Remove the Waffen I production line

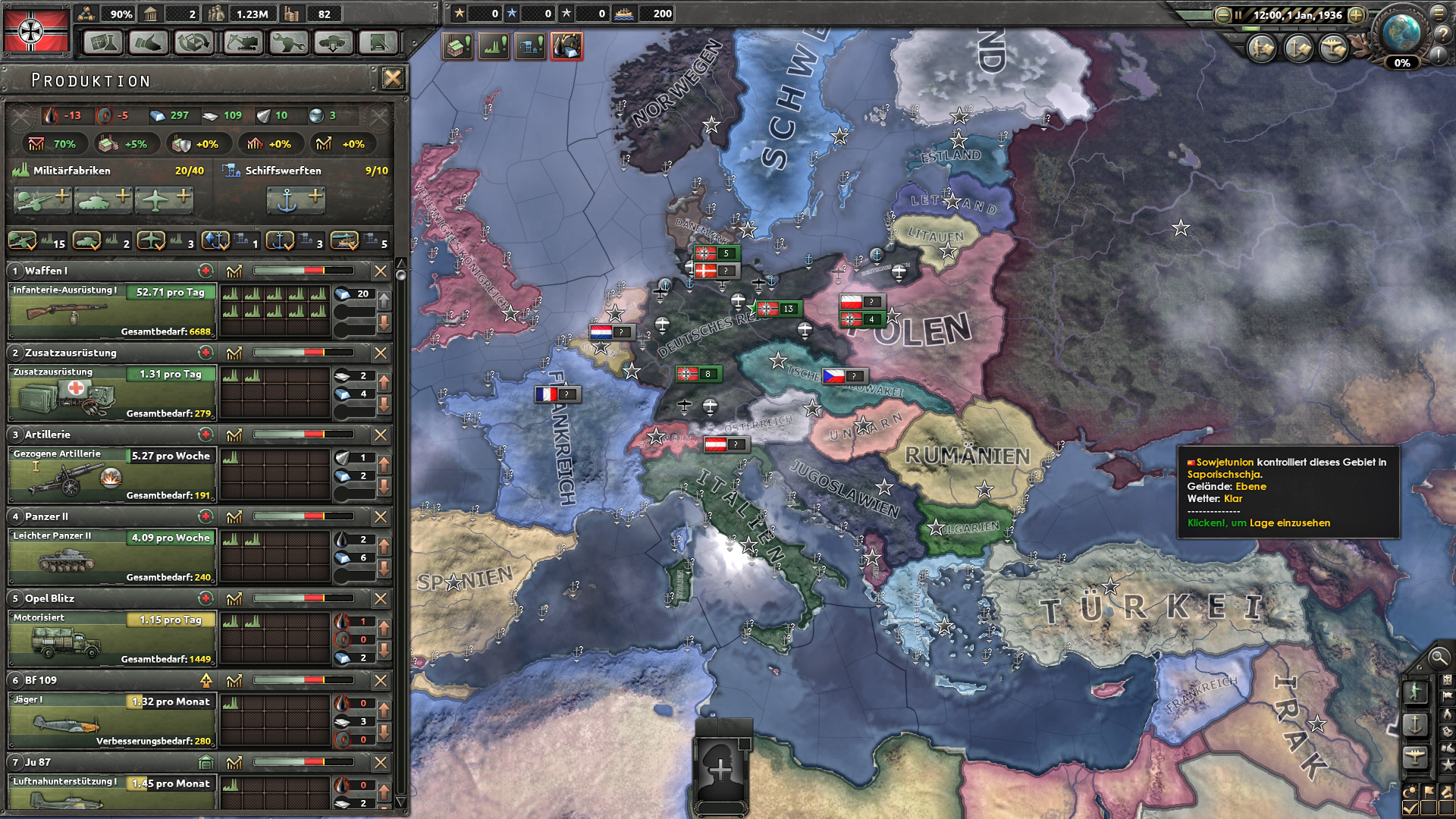[381, 271]
